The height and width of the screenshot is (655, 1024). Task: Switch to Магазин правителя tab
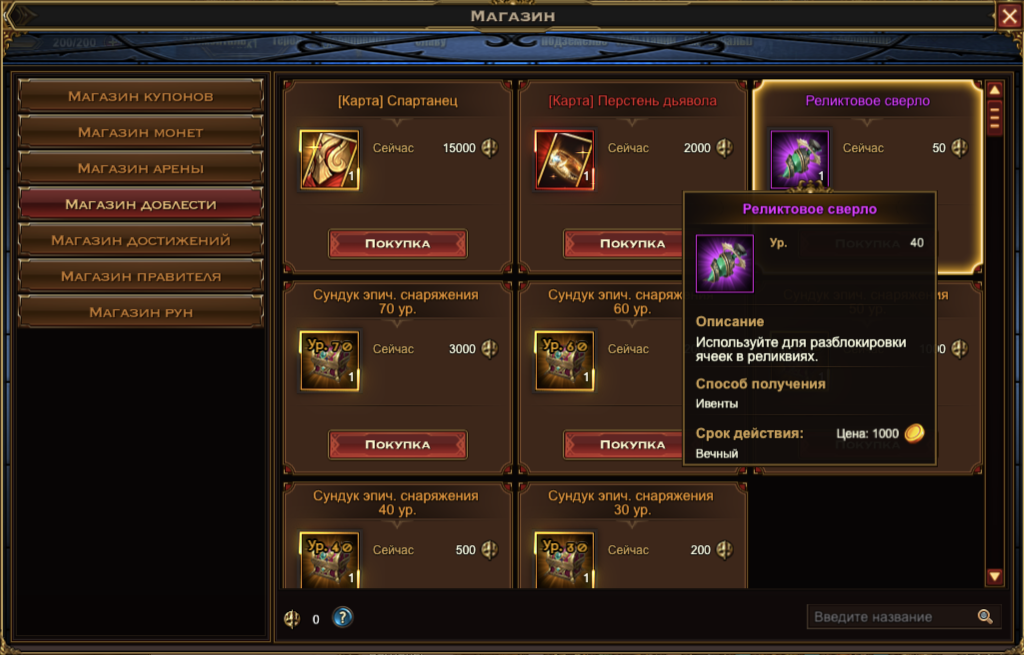pos(141,276)
